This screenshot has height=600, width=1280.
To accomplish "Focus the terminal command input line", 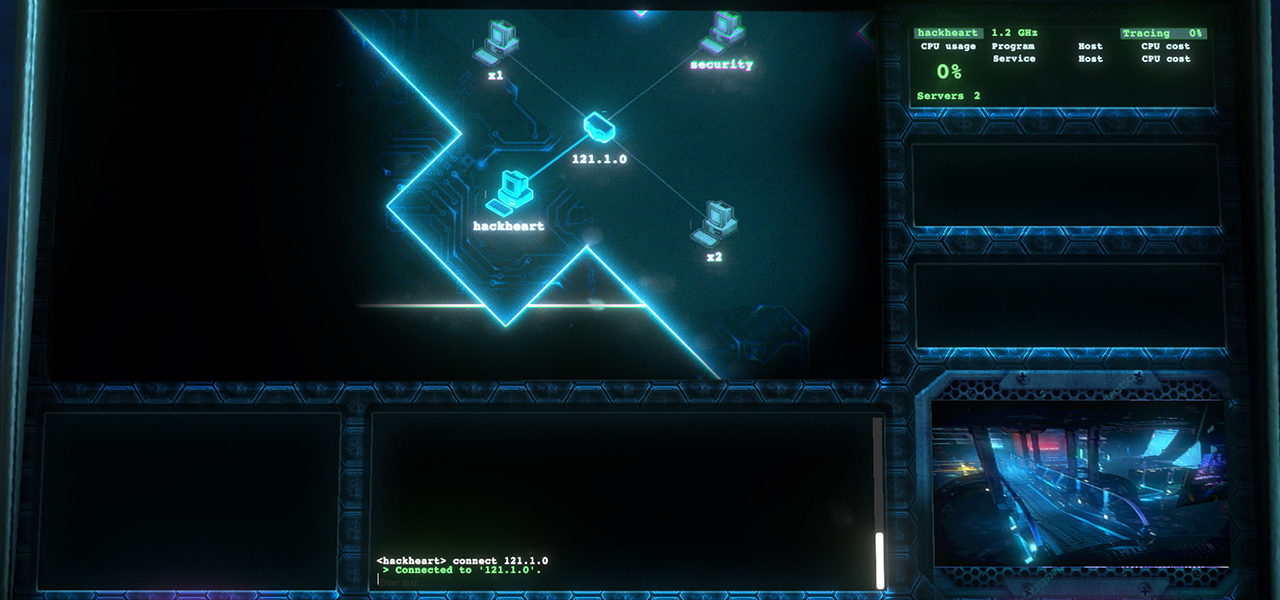I will pyautogui.click(x=620, y=581).
